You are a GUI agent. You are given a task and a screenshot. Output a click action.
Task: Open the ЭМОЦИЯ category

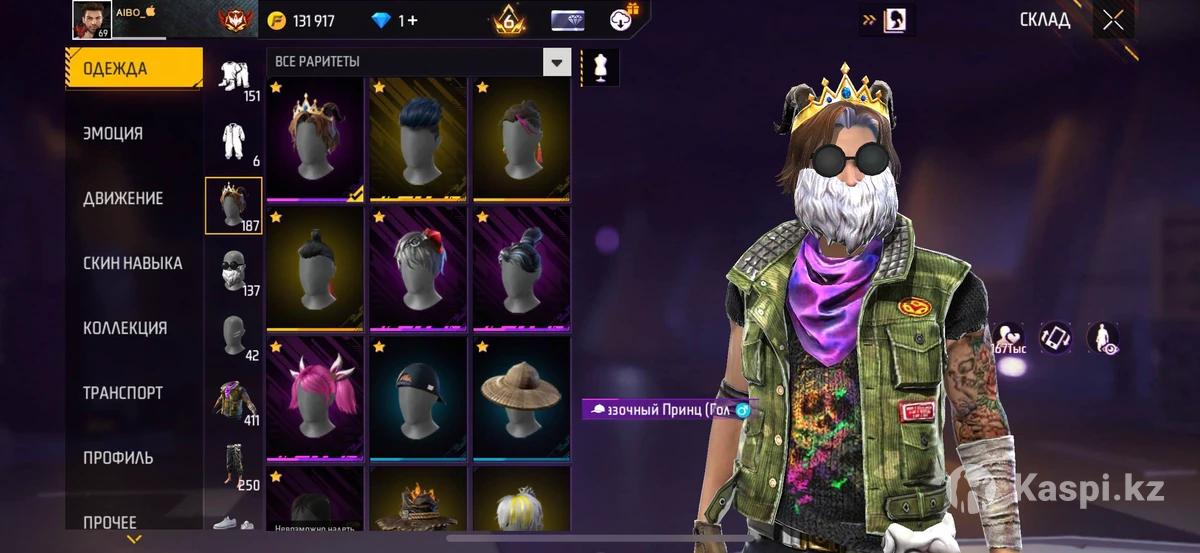tap(113, 133)
